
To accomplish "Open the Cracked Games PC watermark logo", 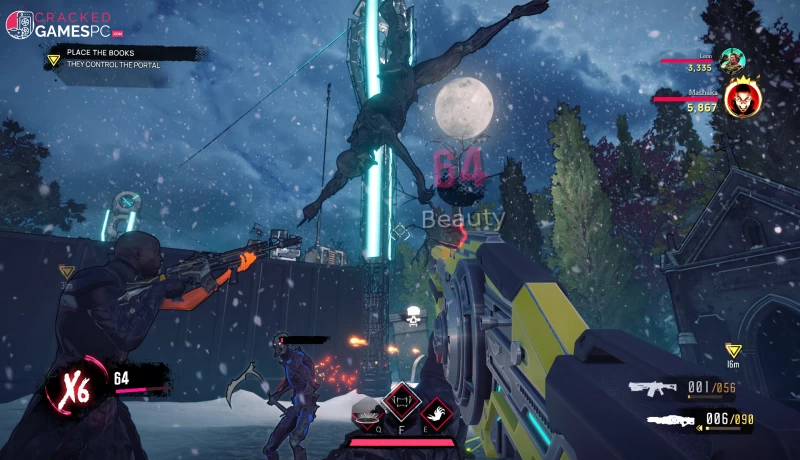I will click(61, 24).
